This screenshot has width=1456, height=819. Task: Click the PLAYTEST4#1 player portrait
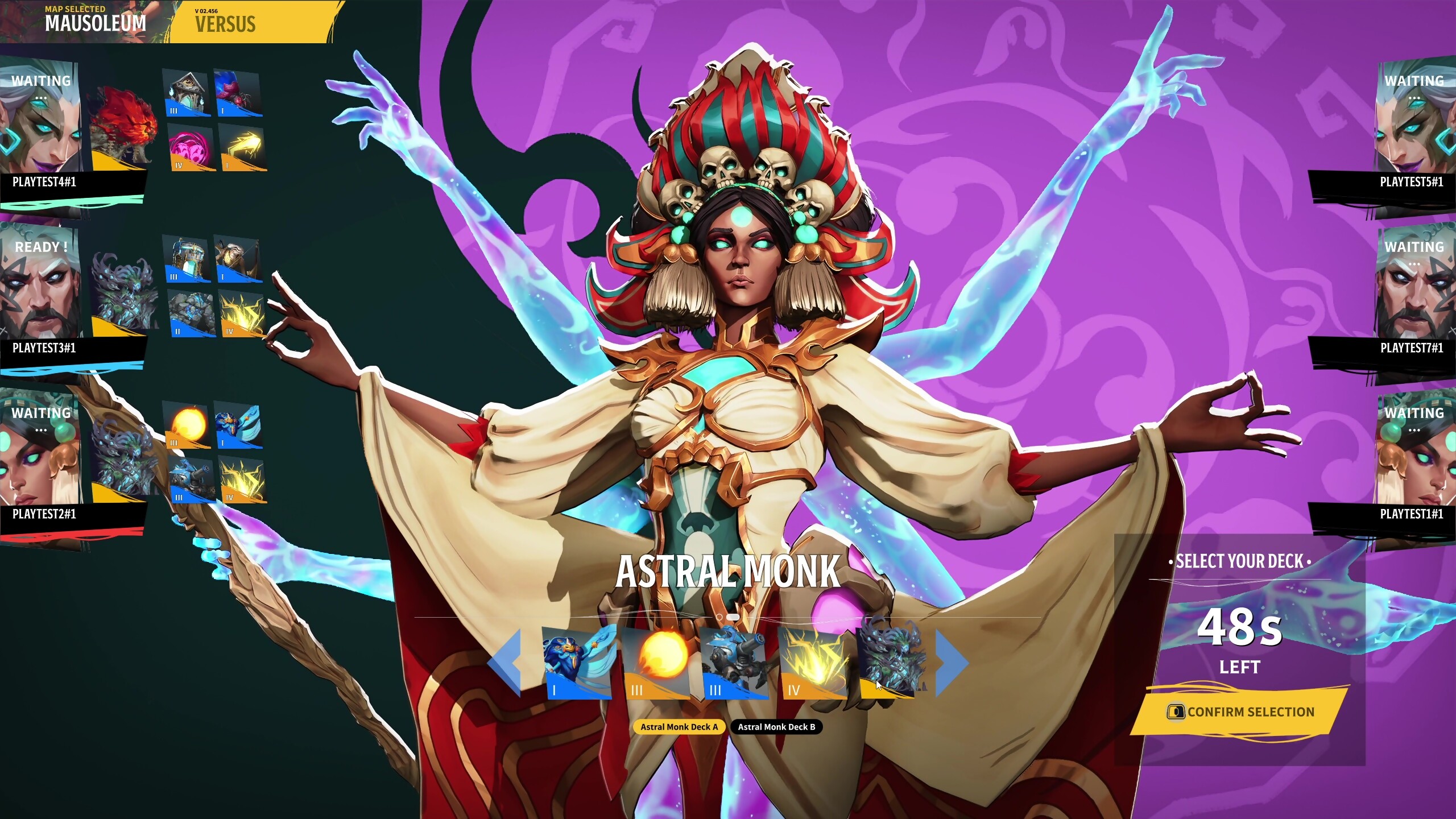[x=39, y=121]
